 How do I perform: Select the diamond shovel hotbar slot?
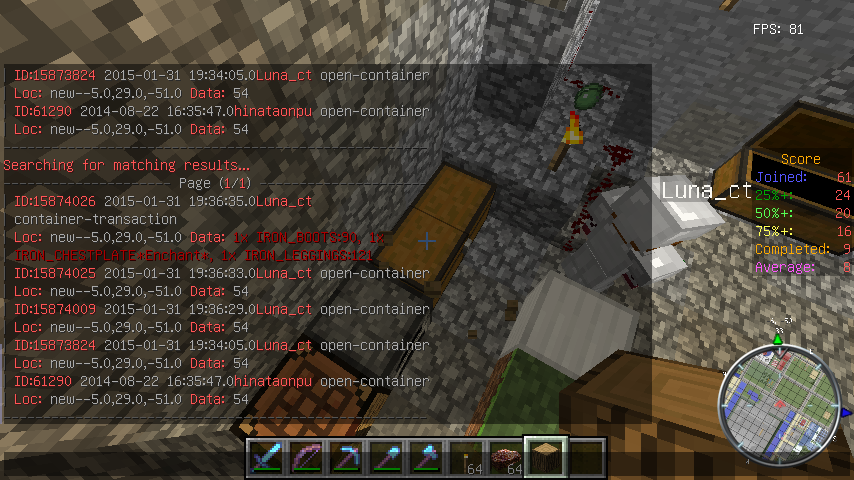[x=387, y=458]
